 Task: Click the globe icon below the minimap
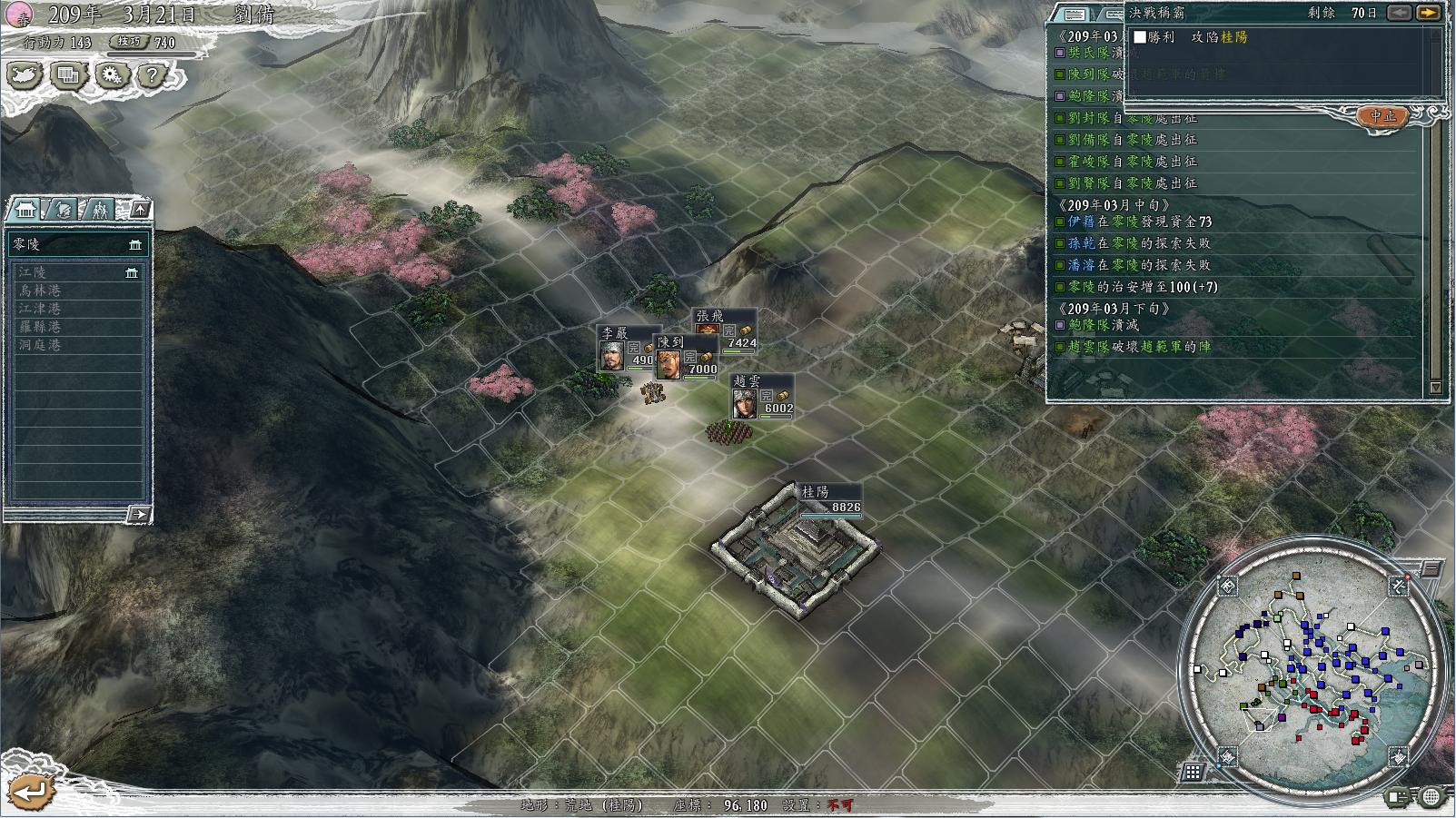click(x=1431, y=797)
